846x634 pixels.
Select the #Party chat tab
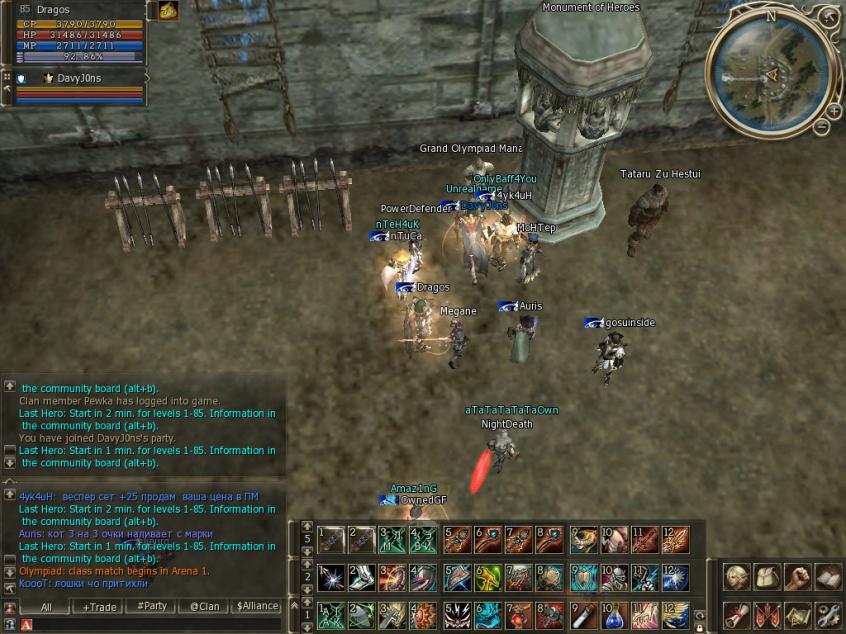(x=152, y=607)
